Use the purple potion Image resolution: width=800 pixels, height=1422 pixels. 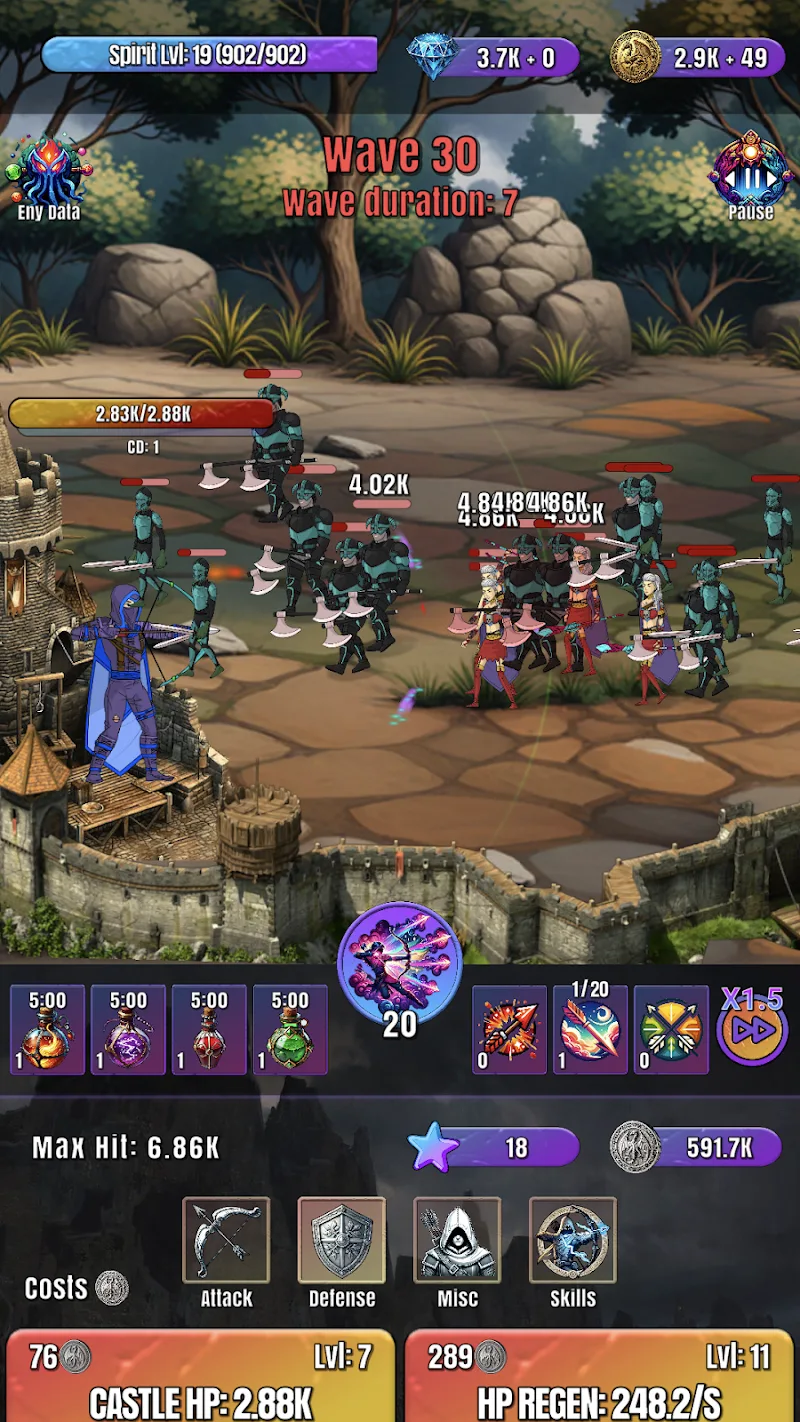[128, 1030]
